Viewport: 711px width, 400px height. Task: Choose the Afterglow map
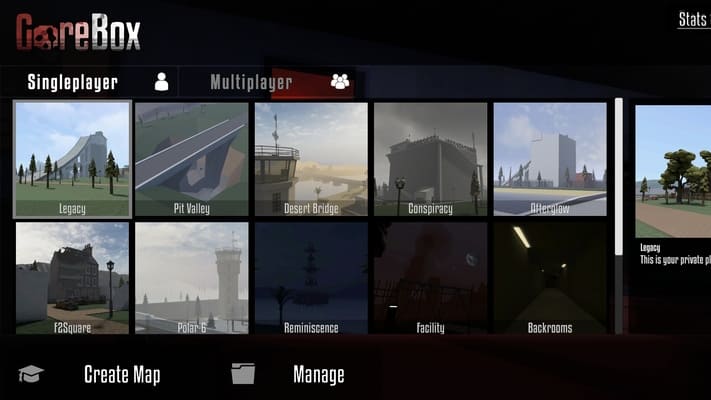click(x=549, y=159)
